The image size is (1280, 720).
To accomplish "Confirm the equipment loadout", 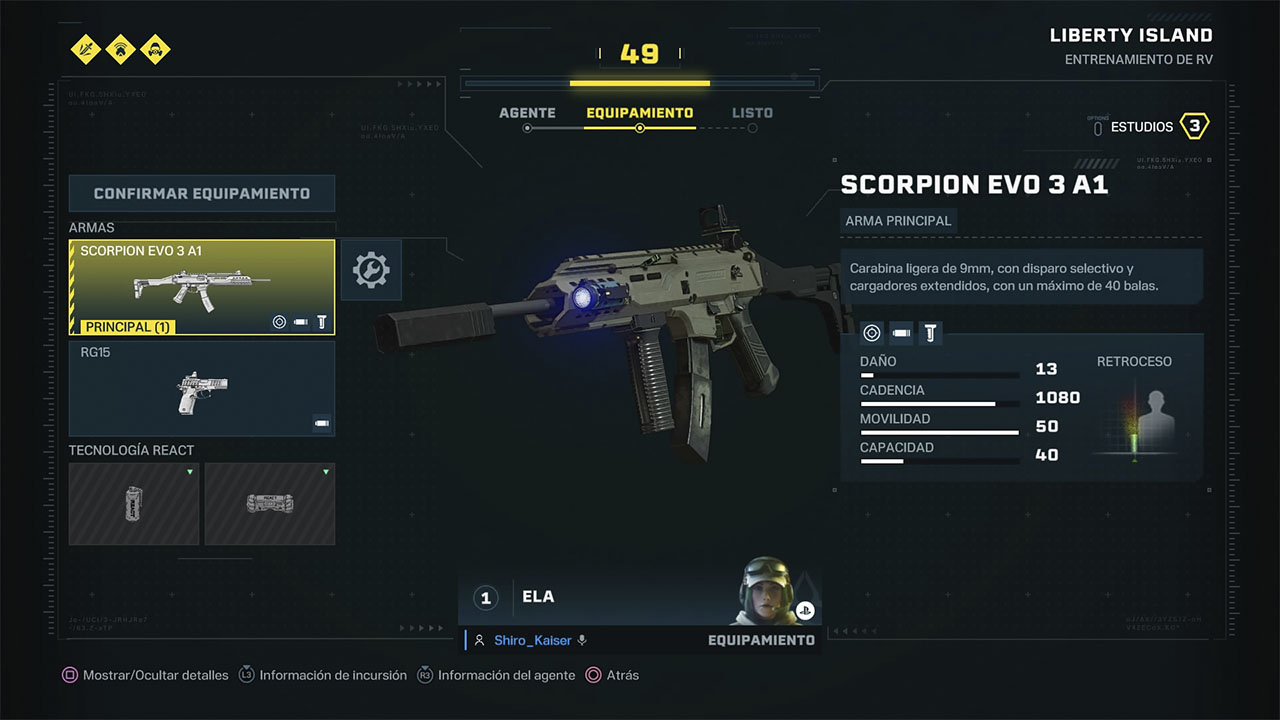I will (201, 193).
